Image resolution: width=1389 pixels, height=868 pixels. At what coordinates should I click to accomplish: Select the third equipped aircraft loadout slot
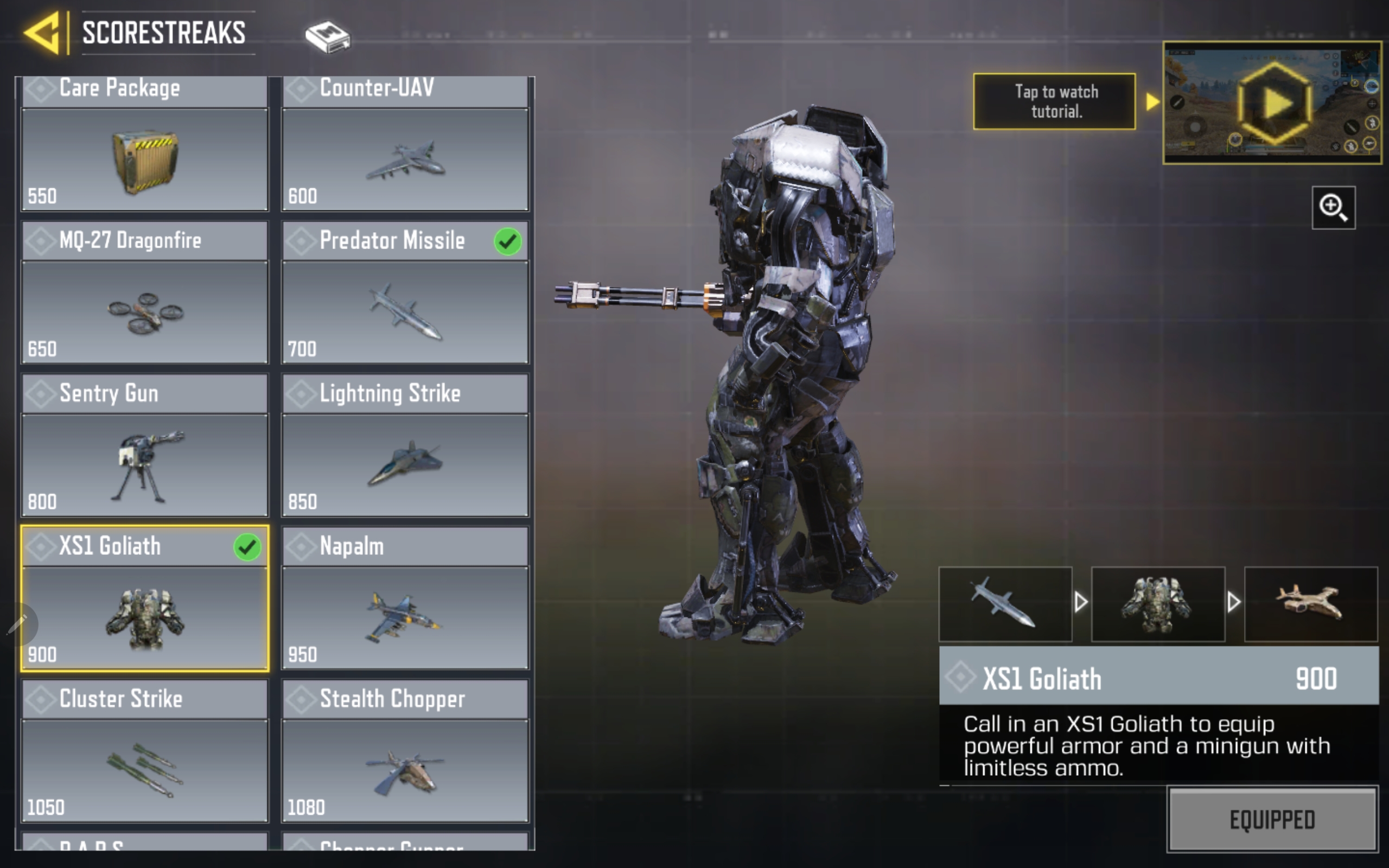point(1310,604)
